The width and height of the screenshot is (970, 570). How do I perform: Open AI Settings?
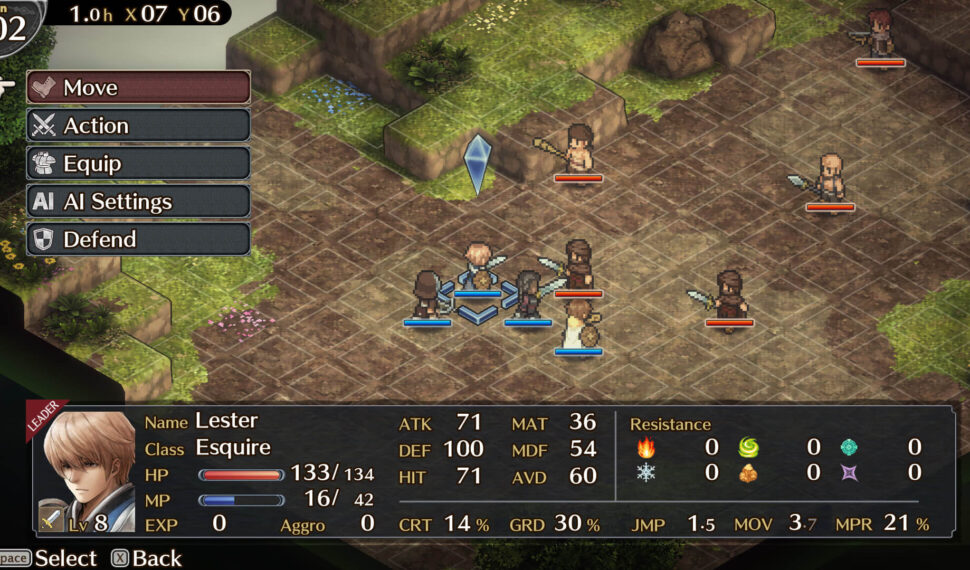point(138,202)
